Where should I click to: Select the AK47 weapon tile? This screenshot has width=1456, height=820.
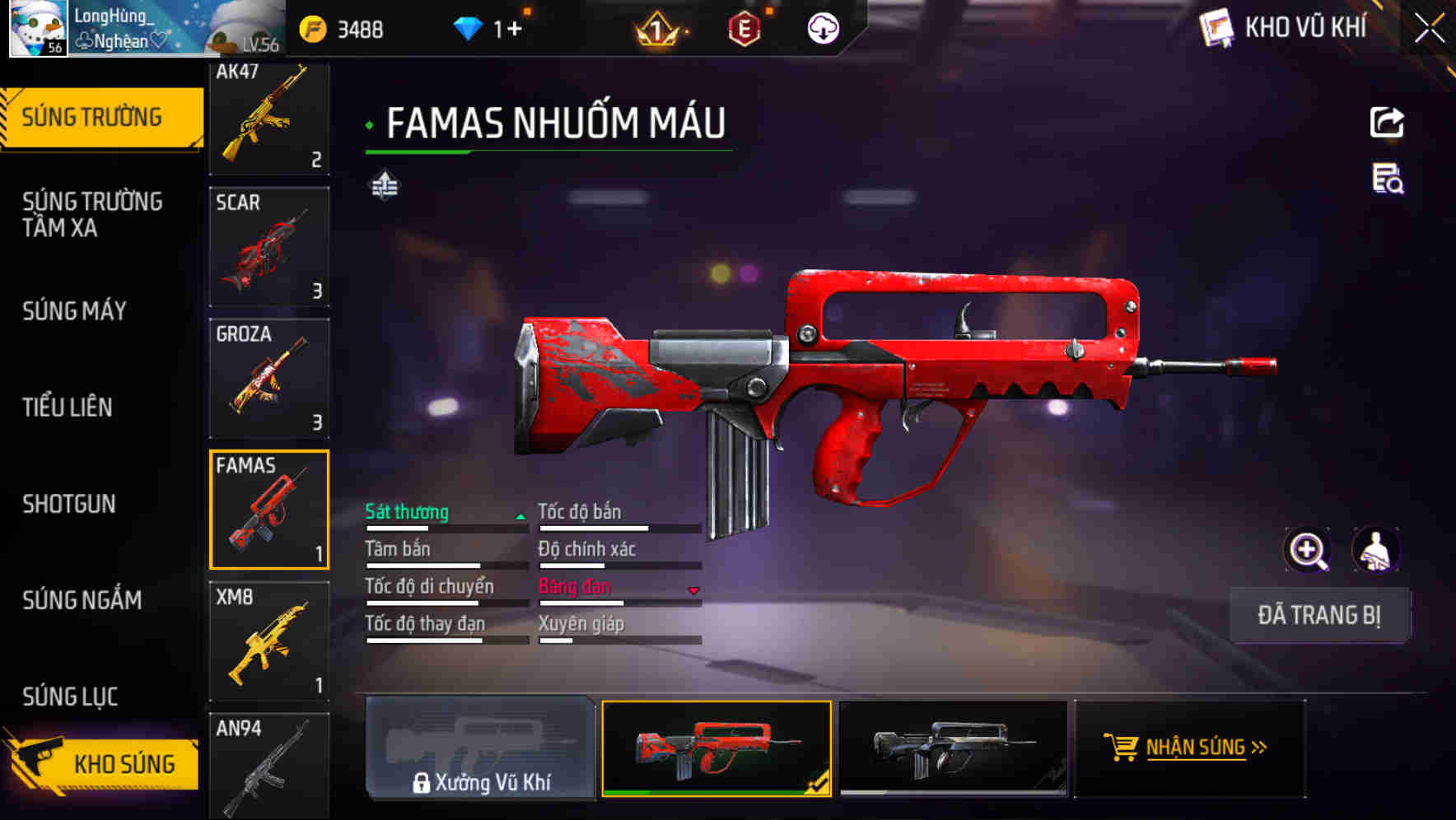(269, 118)
